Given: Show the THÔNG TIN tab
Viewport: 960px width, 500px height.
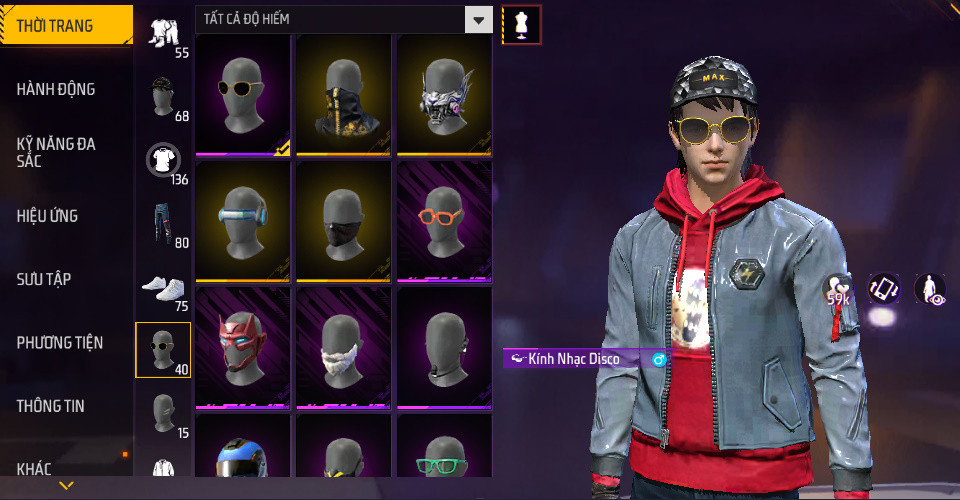Looking at the screenshot, I should tap(50, 406).
